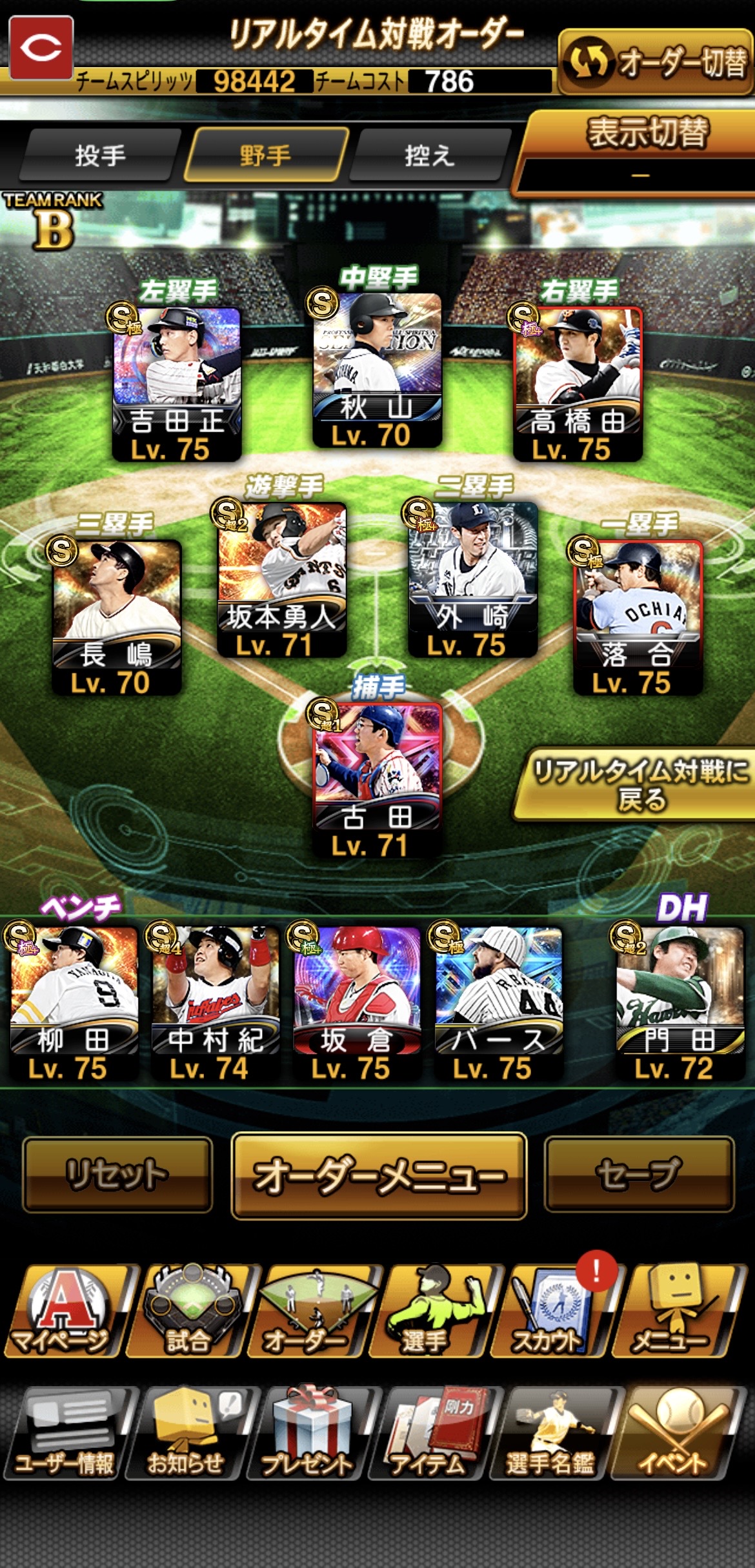Tap the オーダー切替 button

point(655,63)
